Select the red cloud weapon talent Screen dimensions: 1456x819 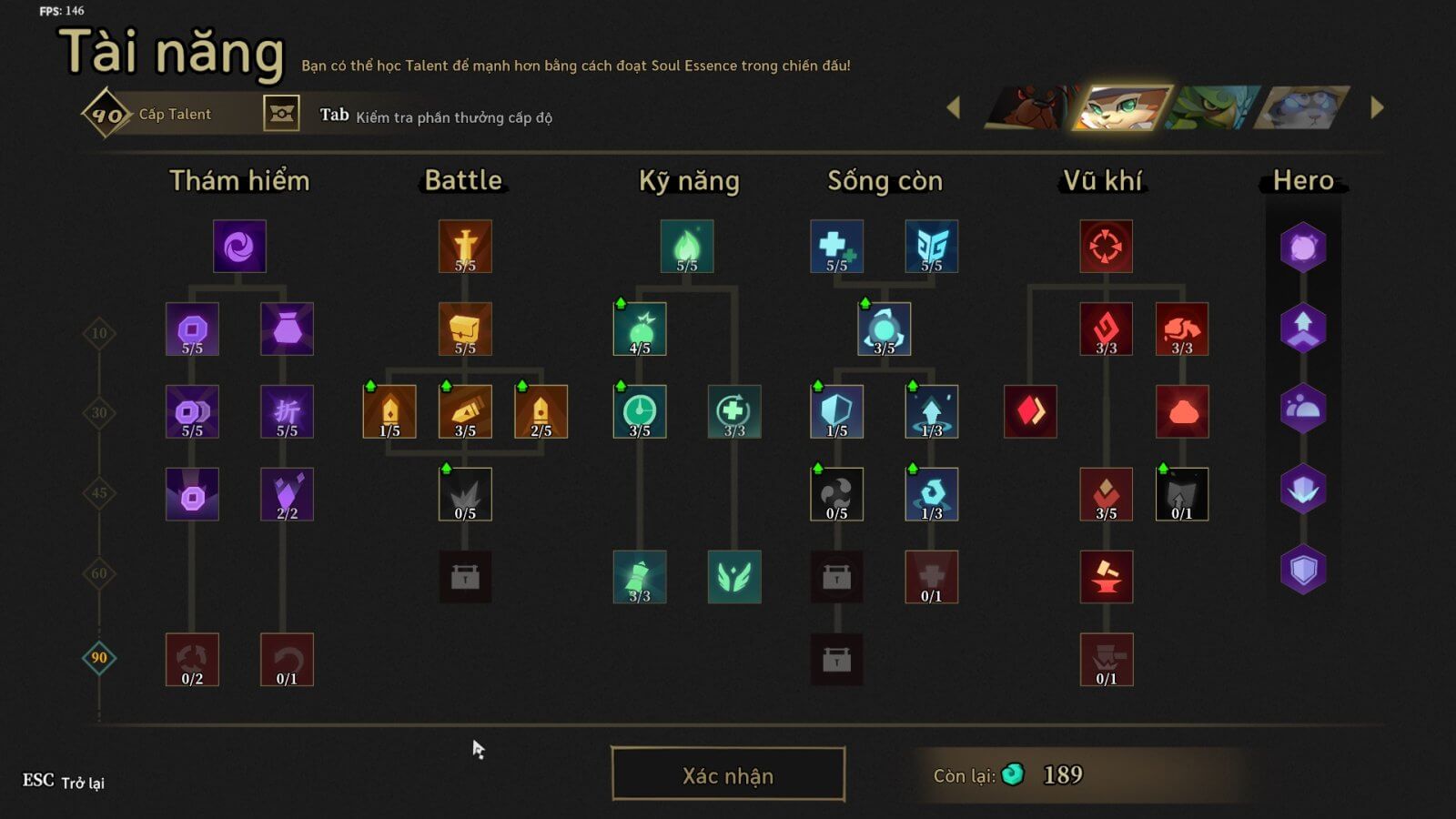1182,411
